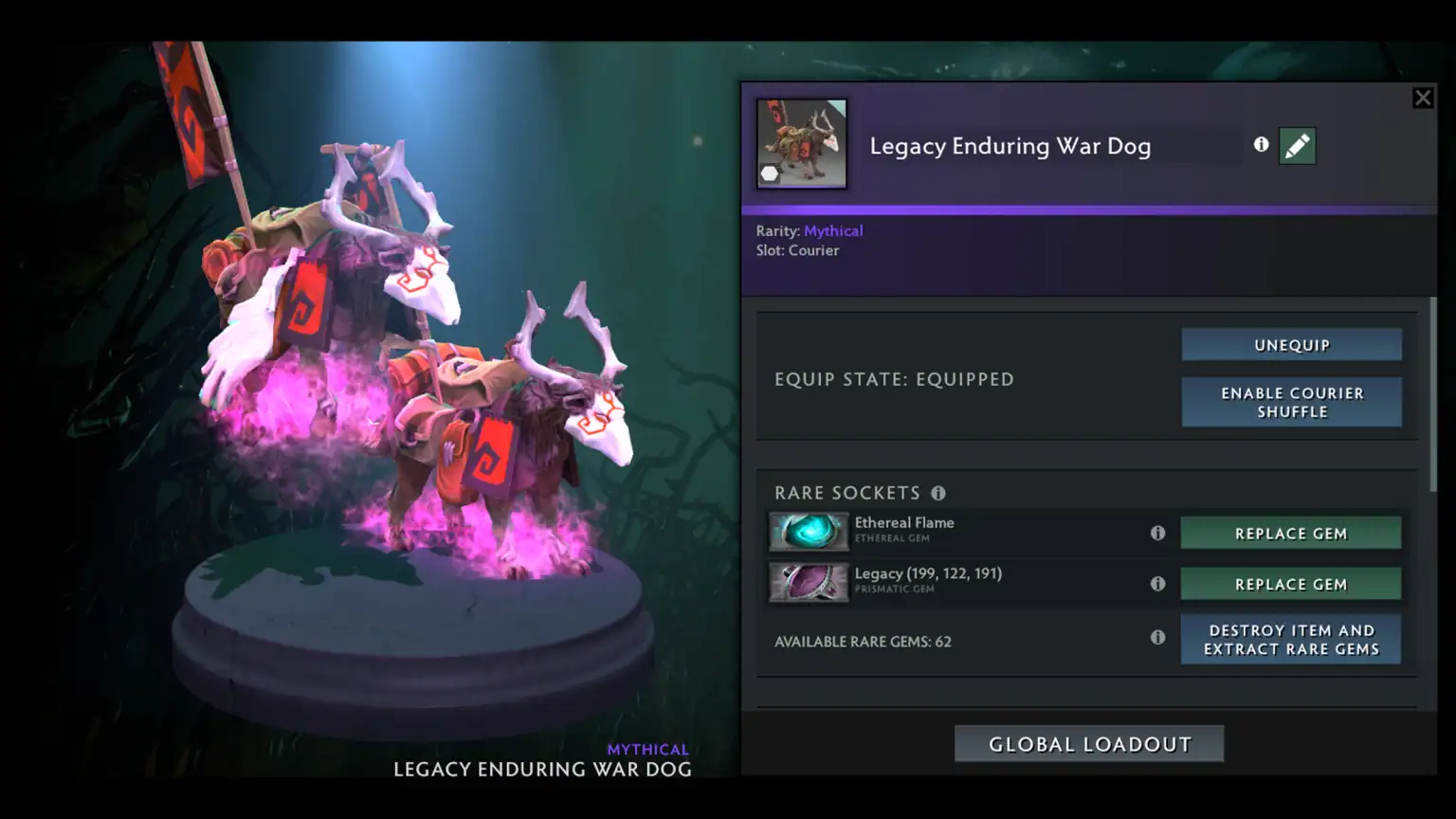The image size is (1456, 819).
Task: Destroy item and extract rare gems
Action: [x=1291, y=639]
